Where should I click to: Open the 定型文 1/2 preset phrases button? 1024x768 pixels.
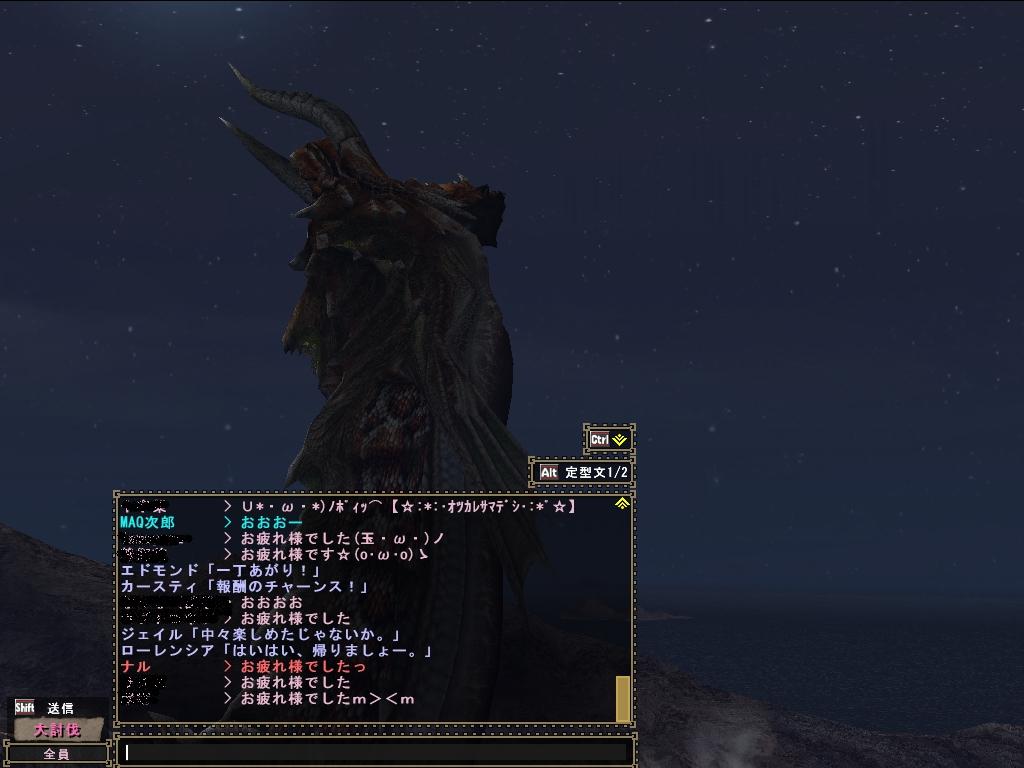pyautogui.click(x=583, y=472)
